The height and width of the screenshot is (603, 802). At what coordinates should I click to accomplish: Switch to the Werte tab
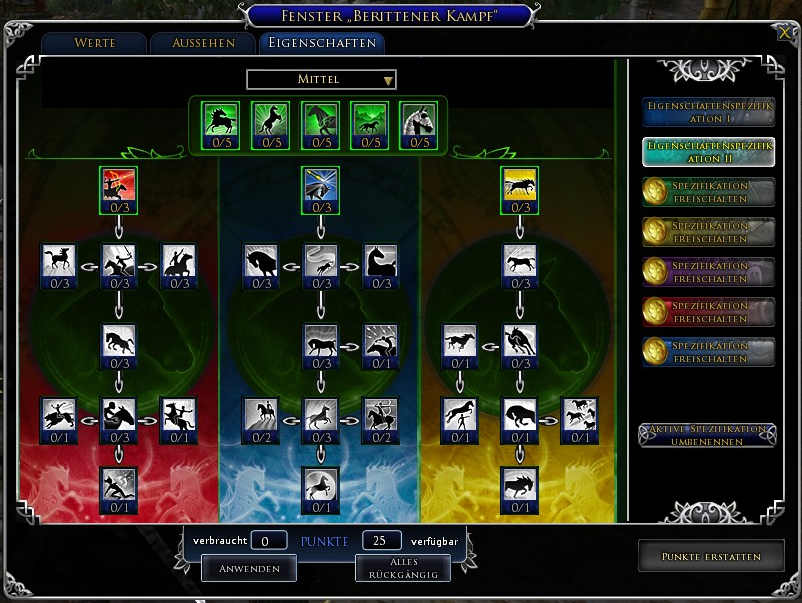95,43
